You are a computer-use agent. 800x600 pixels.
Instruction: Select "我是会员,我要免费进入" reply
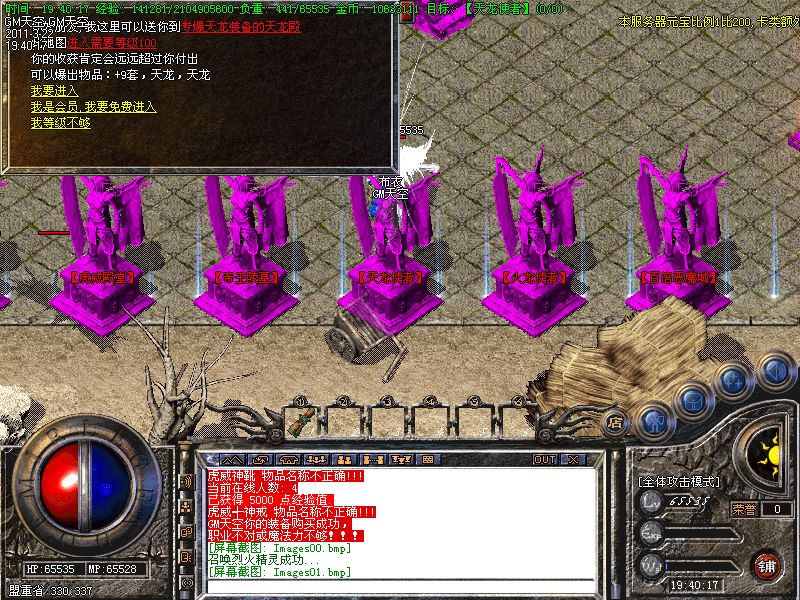pos(93,107)
